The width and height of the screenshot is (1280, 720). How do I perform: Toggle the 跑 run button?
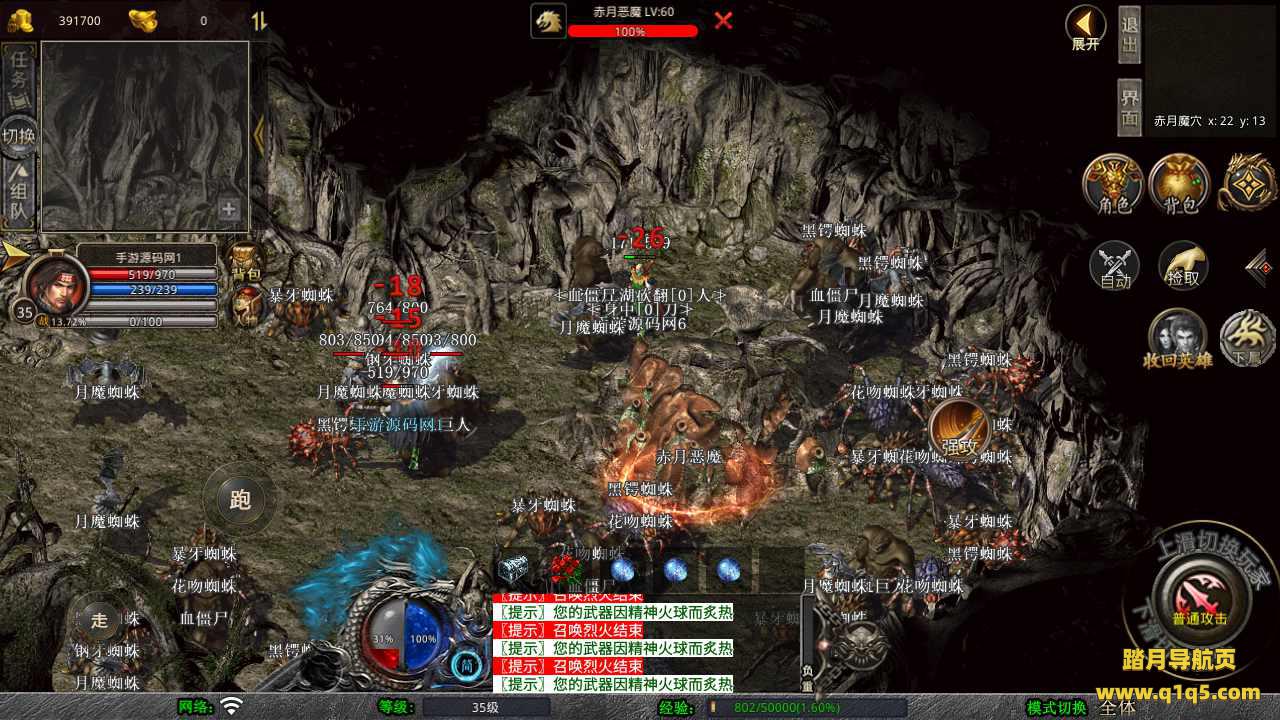click(x=240, y=499)
